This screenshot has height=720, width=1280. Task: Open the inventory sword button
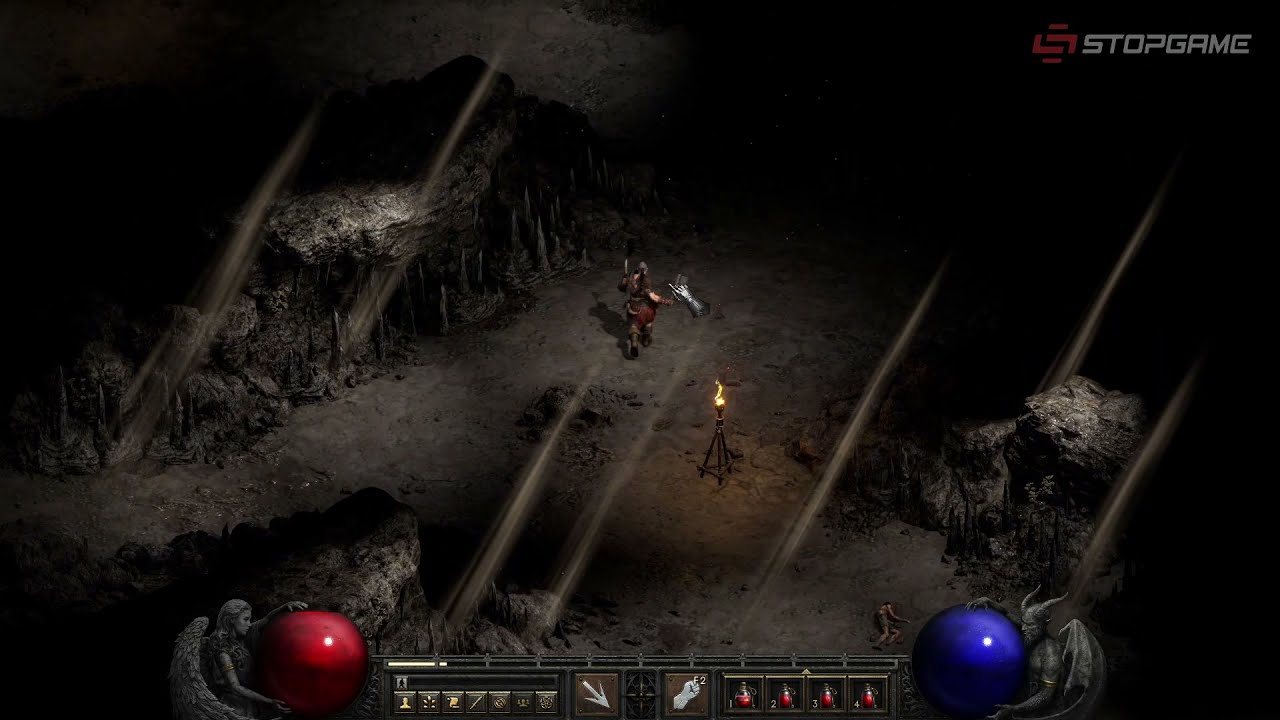(476, 702)
